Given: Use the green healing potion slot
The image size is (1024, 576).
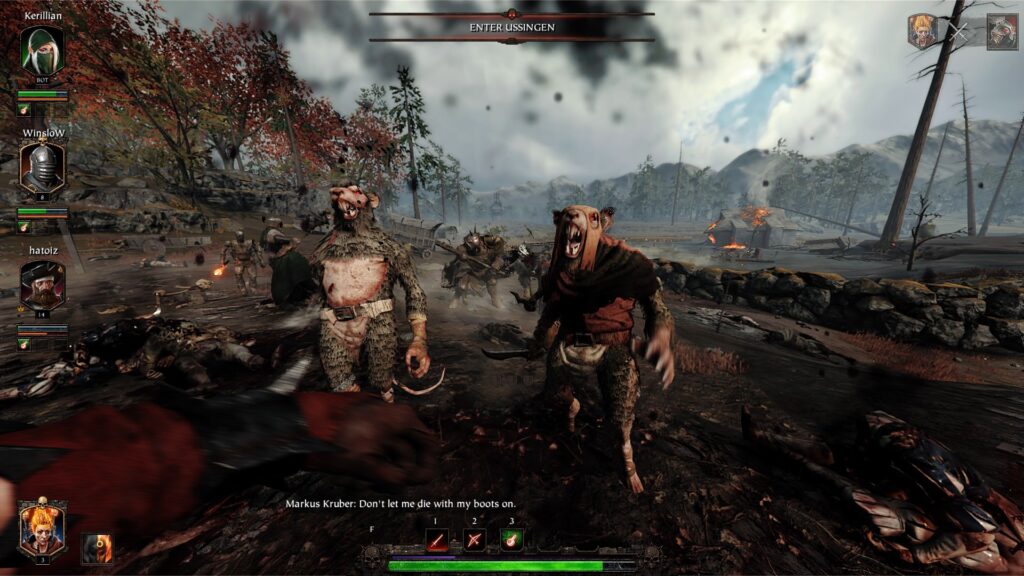Looking at the screenshot, I should pyautogui.click(x=512, y=540).
